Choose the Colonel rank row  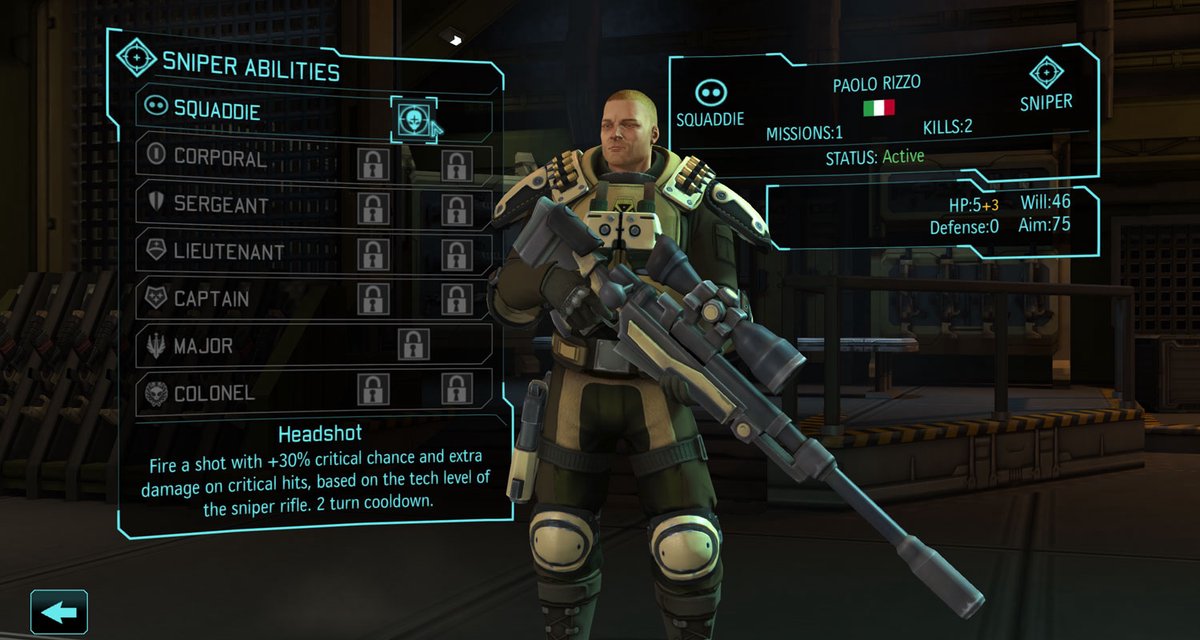tap(214, 392)
